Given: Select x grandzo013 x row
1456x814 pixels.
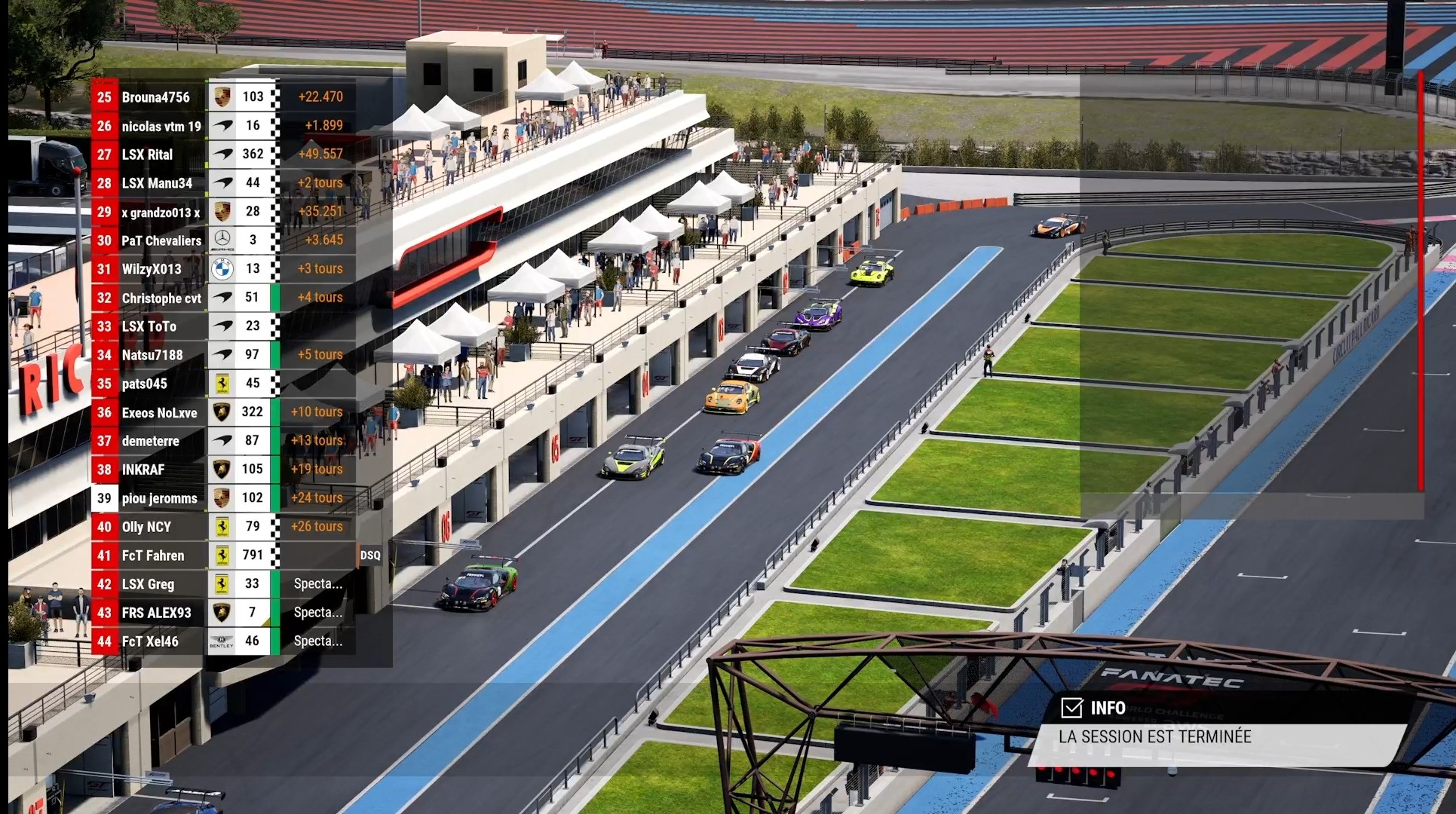Looking at the screenshot, I should point(161,212).
